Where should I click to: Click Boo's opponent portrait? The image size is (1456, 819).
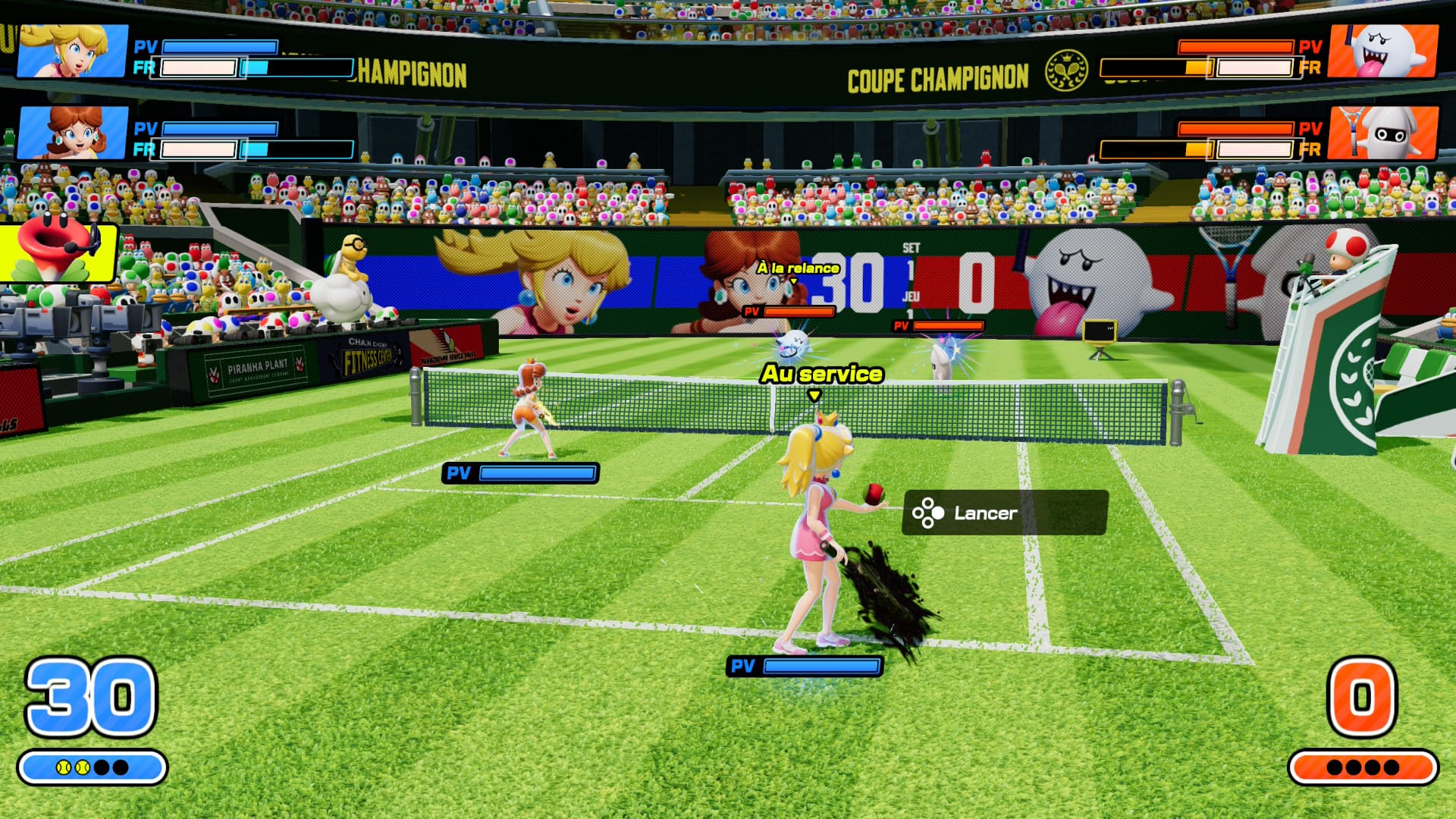(1383, 51)
